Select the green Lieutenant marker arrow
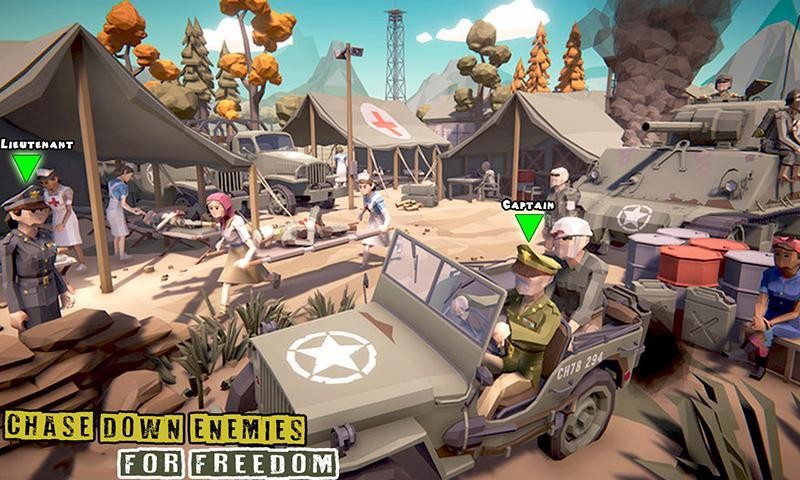The image size is (800, 480). (27, 167)
